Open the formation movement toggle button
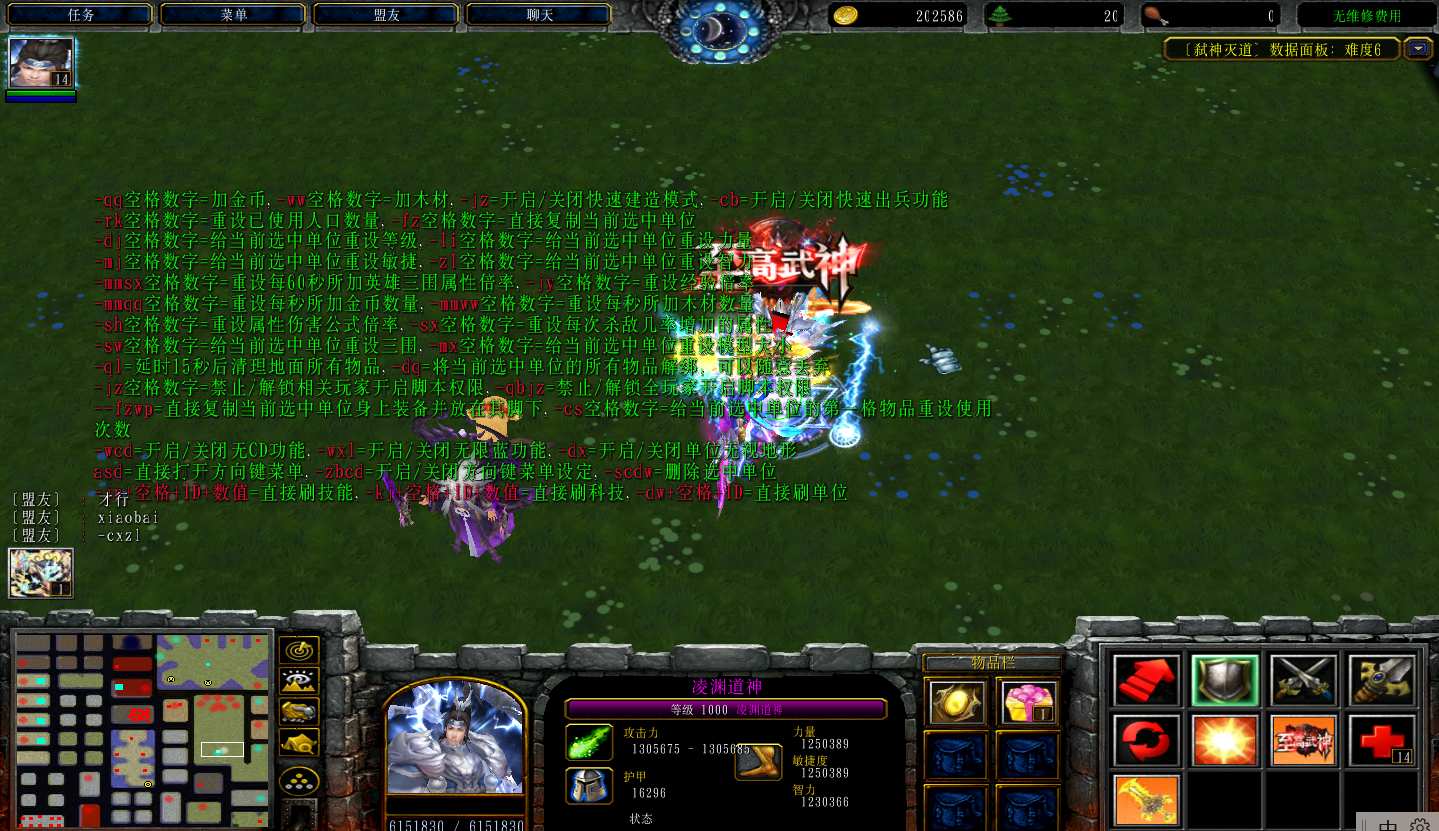 click(x=299, y=781)
